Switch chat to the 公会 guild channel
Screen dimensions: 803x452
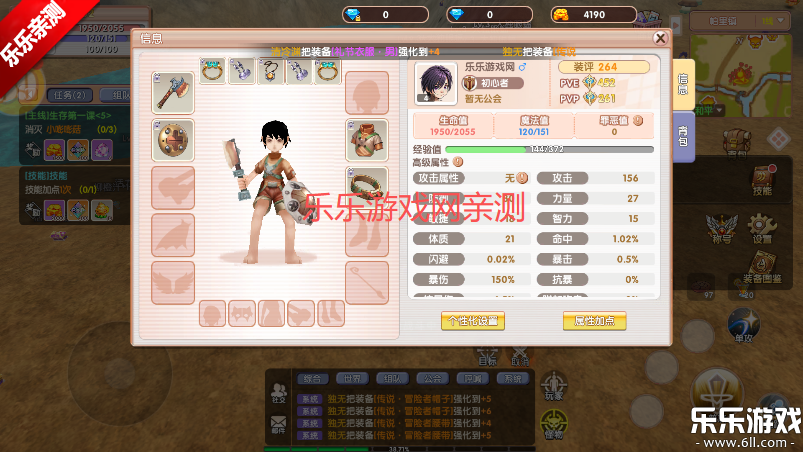[432, 379]
